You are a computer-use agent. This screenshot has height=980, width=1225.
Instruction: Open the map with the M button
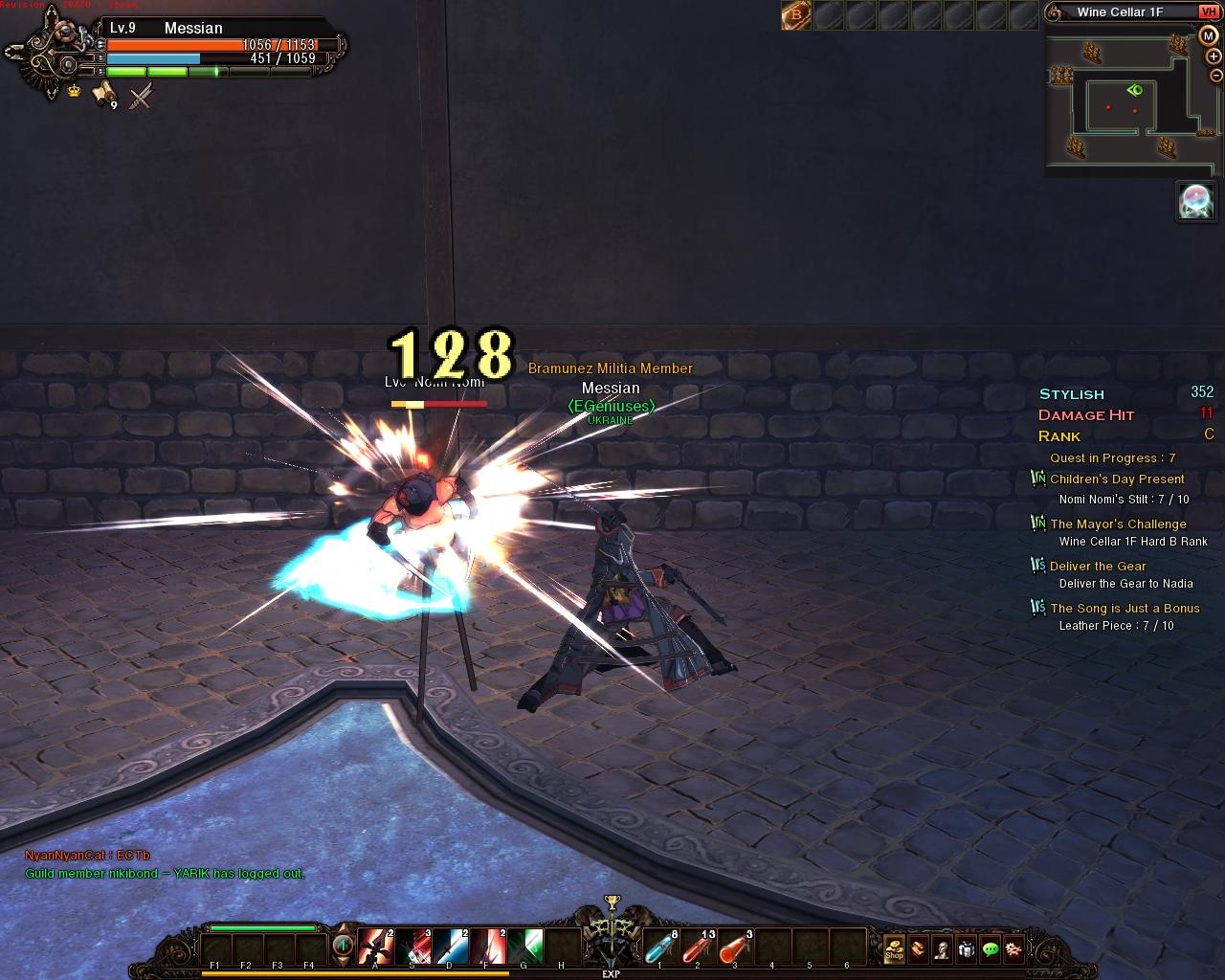click(x=1208, y=35)
